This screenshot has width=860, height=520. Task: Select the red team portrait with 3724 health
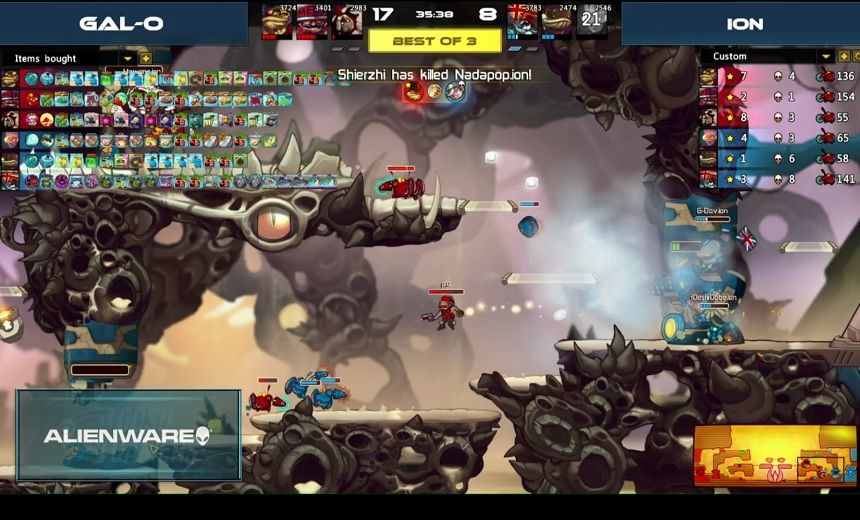[277, 21]
